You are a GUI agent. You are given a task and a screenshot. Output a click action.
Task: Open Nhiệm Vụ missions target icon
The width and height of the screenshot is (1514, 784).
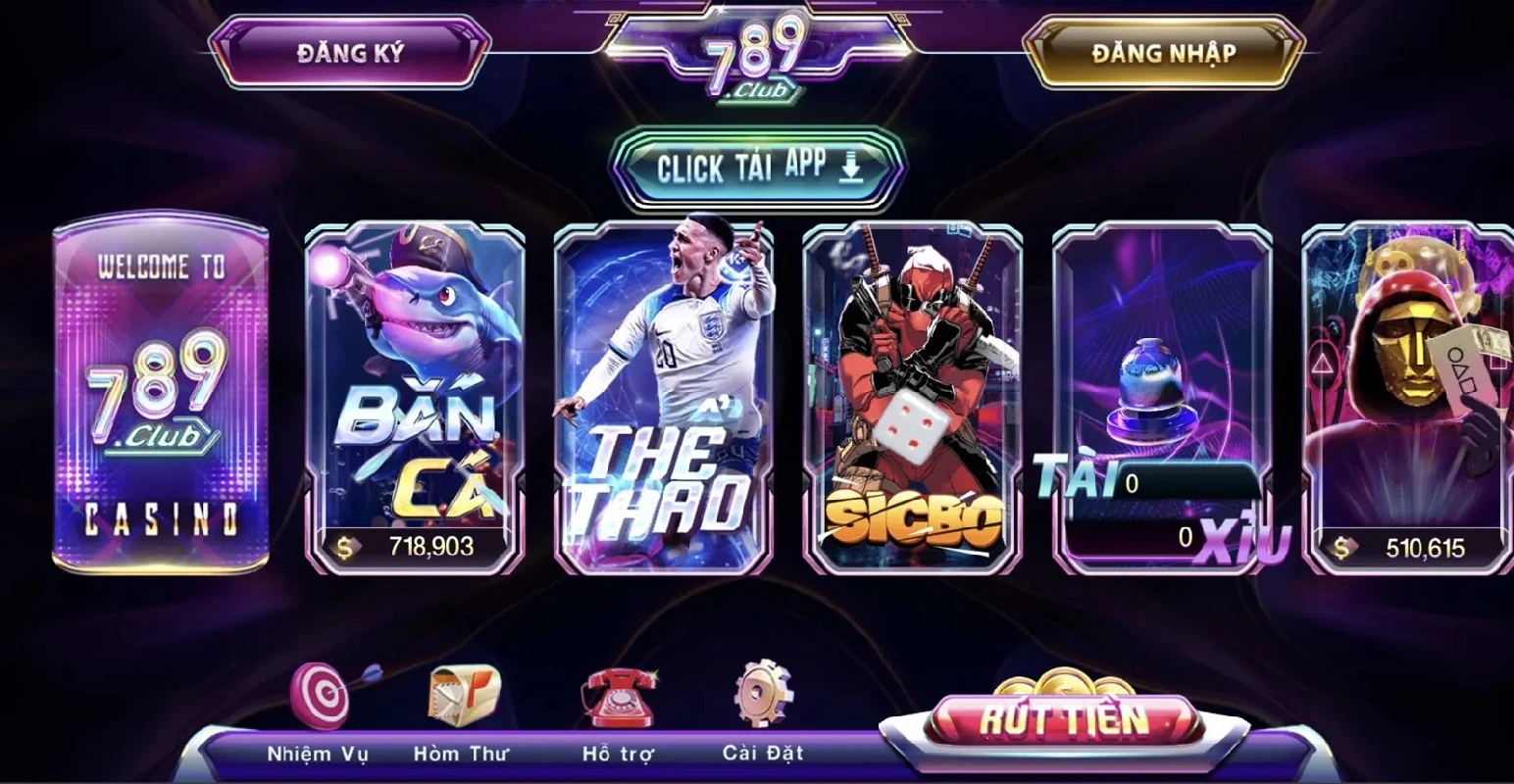[320, 697]
